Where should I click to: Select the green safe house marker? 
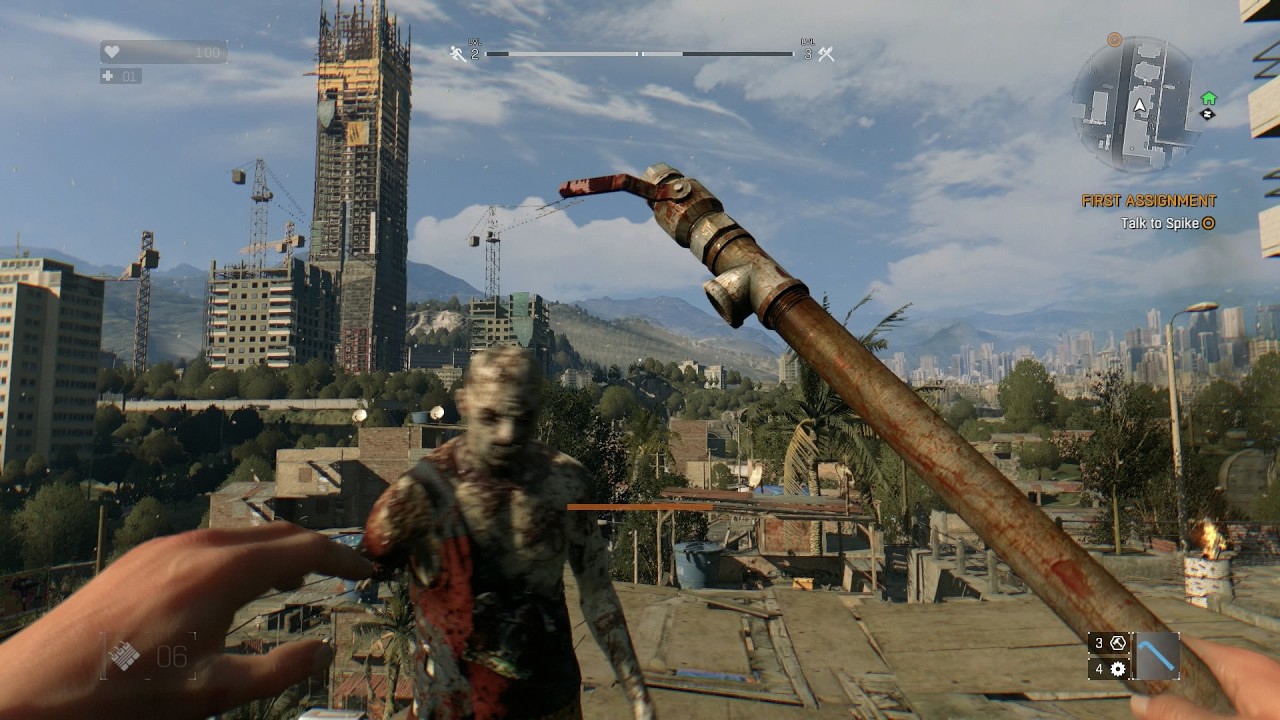(1208, 98)
